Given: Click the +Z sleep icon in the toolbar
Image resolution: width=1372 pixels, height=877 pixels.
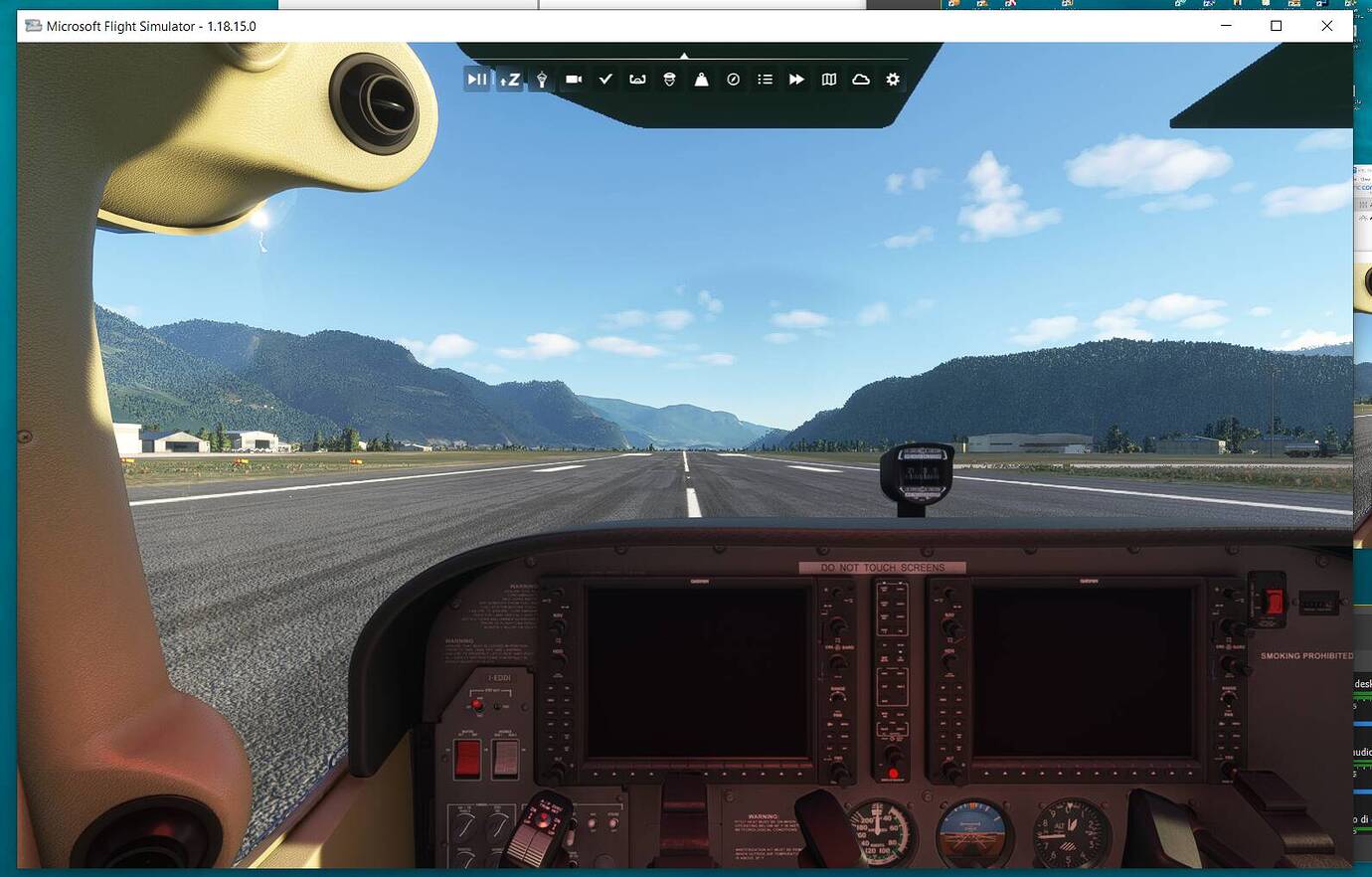Looking at the screenshot, I should click(509, 80).
